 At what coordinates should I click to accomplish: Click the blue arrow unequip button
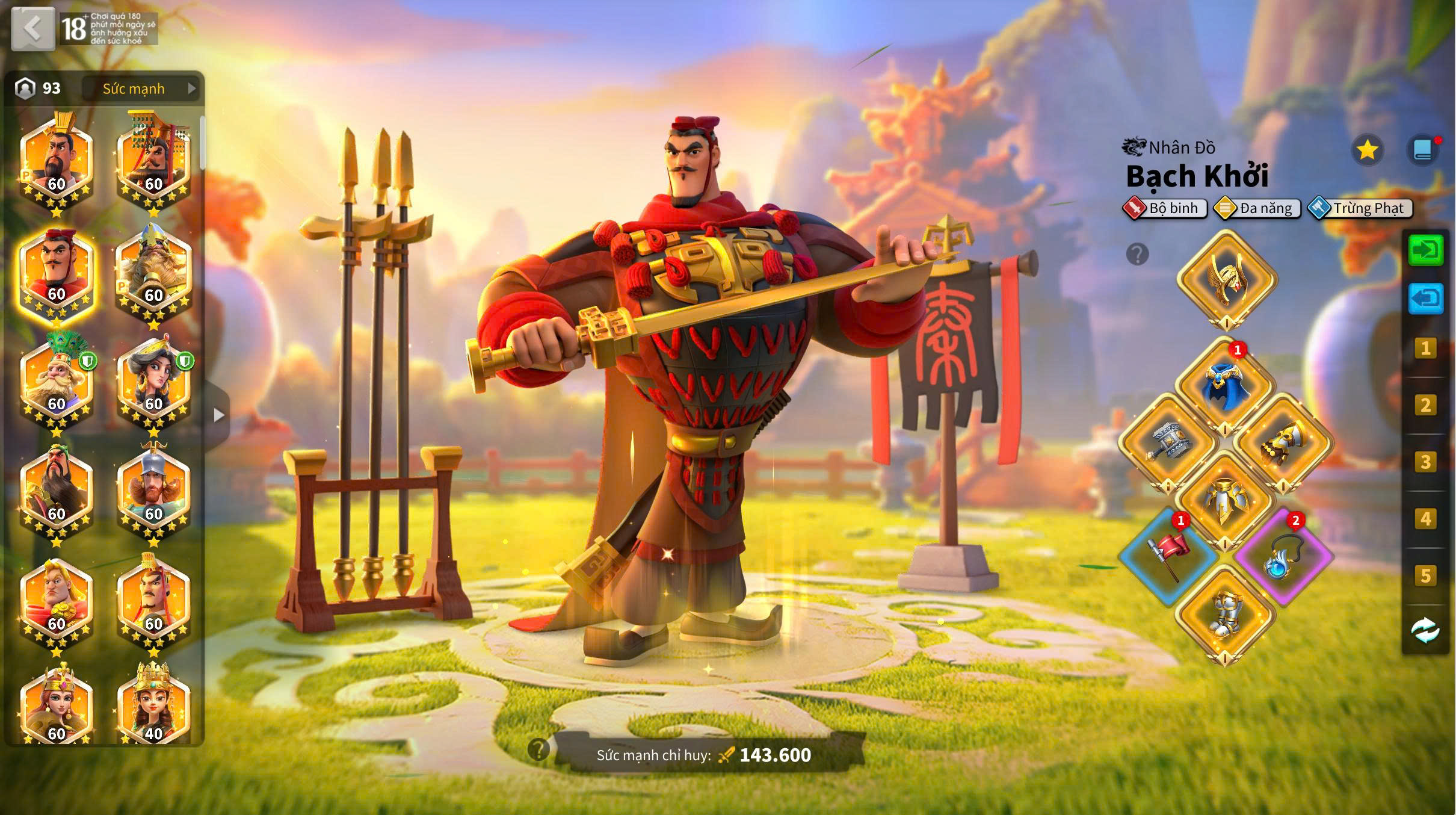[x=1425, y=298]
